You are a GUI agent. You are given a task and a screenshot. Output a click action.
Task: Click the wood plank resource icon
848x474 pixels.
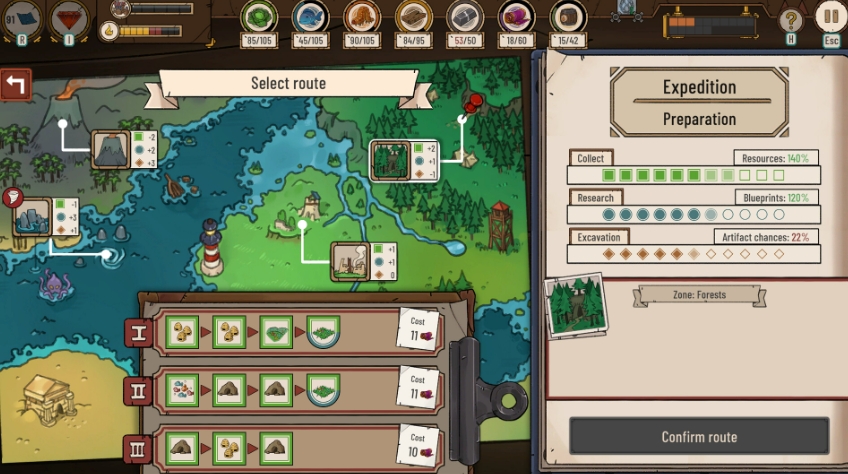point(413,17)
